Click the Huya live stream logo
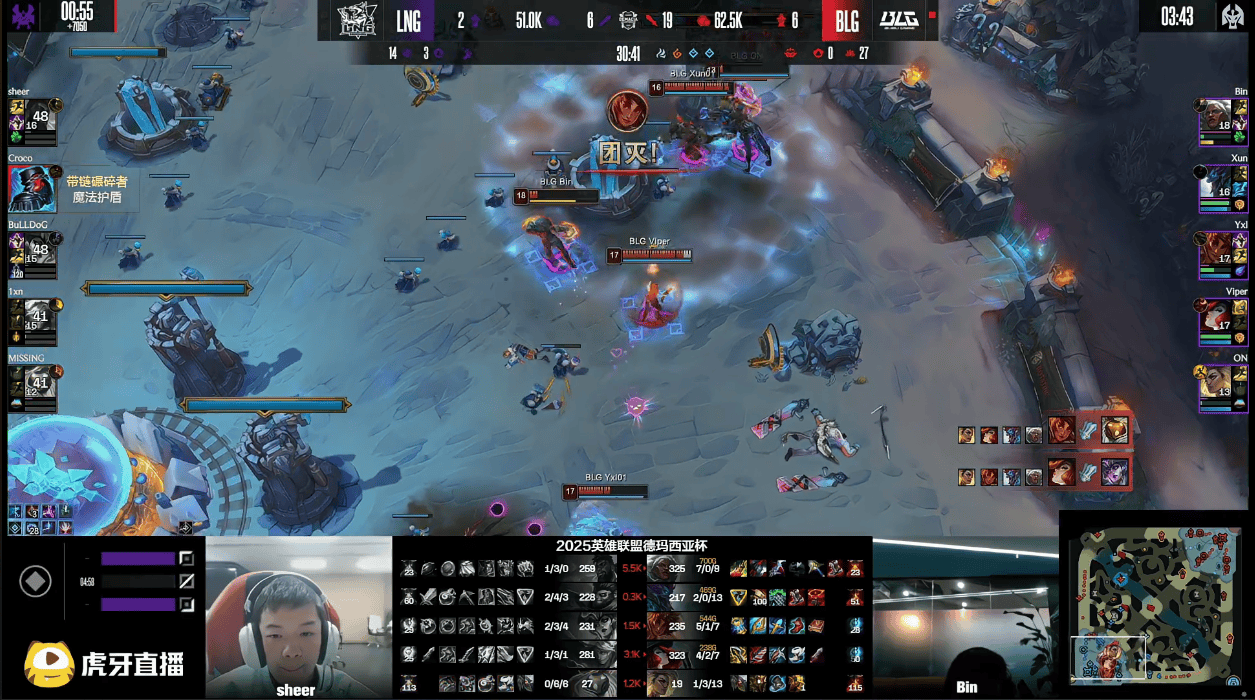This screenshot has height=700, width=1255. pyautogui.click(x=105, y=664)
